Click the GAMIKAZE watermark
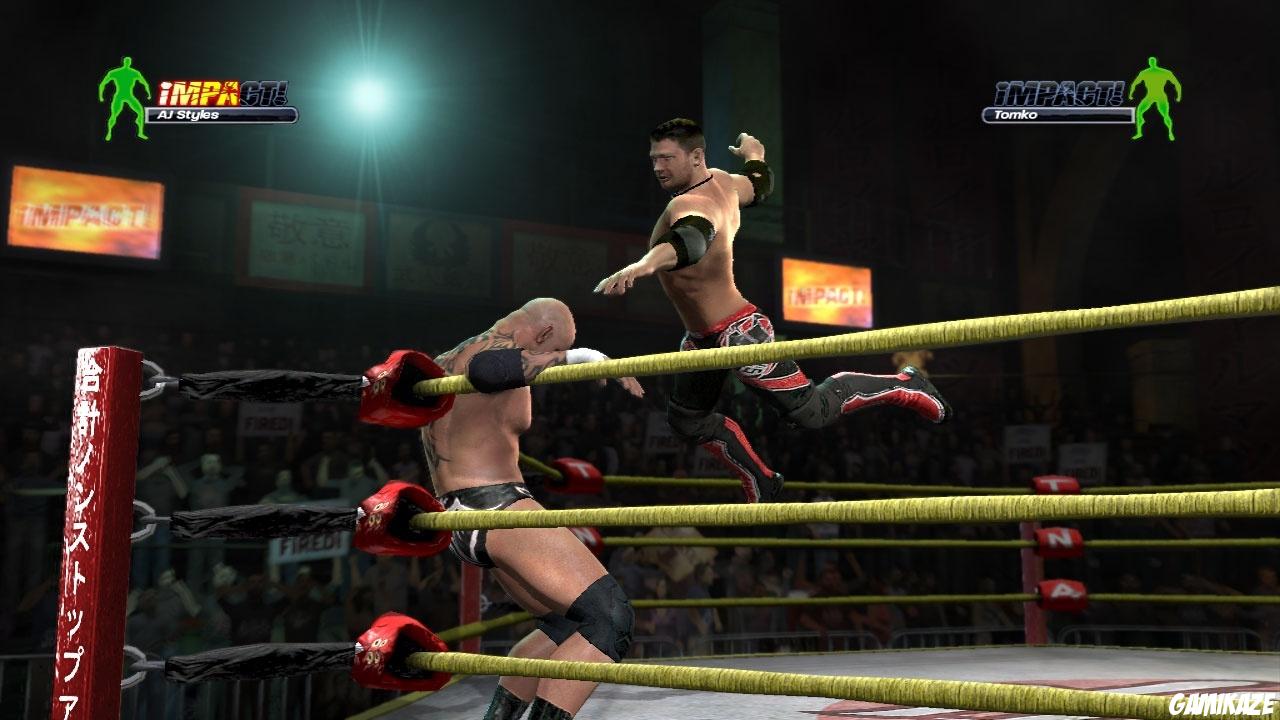 coord(1225,703)
